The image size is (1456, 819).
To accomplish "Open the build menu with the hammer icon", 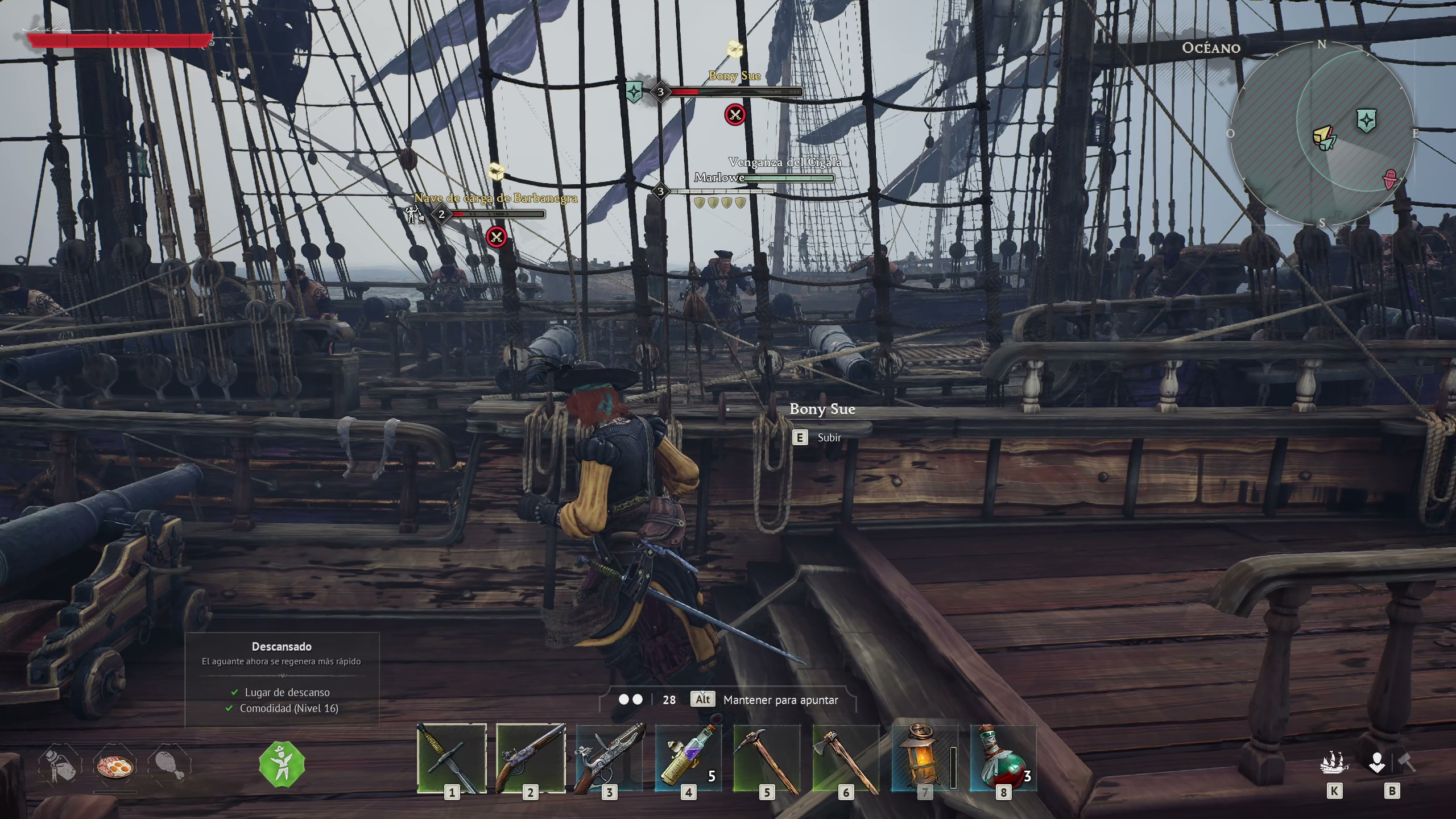I will (1407, 763).
